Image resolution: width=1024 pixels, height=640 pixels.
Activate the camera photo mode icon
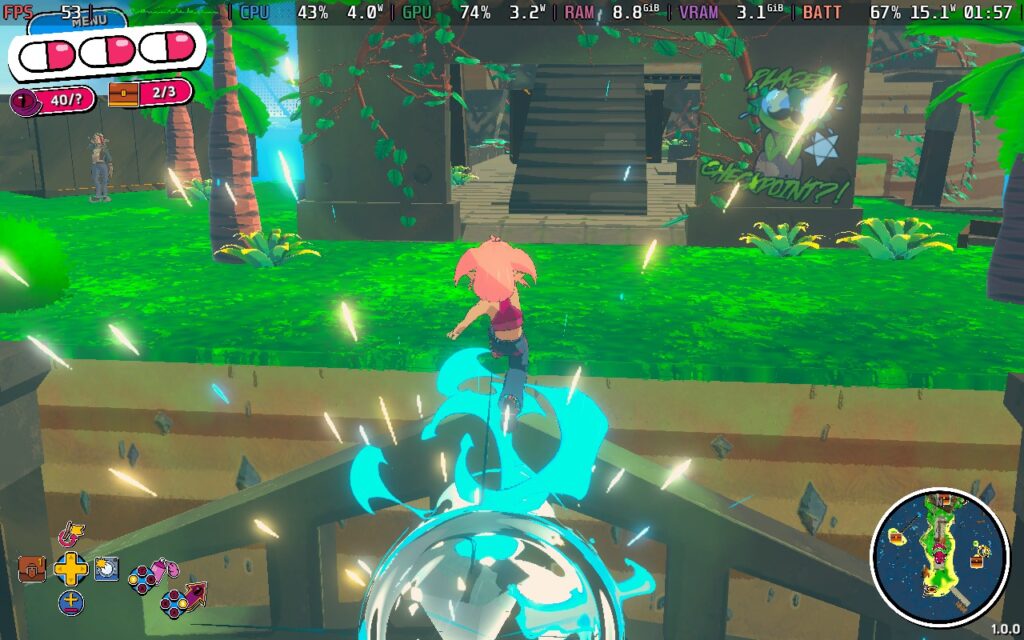coord(106,569)
